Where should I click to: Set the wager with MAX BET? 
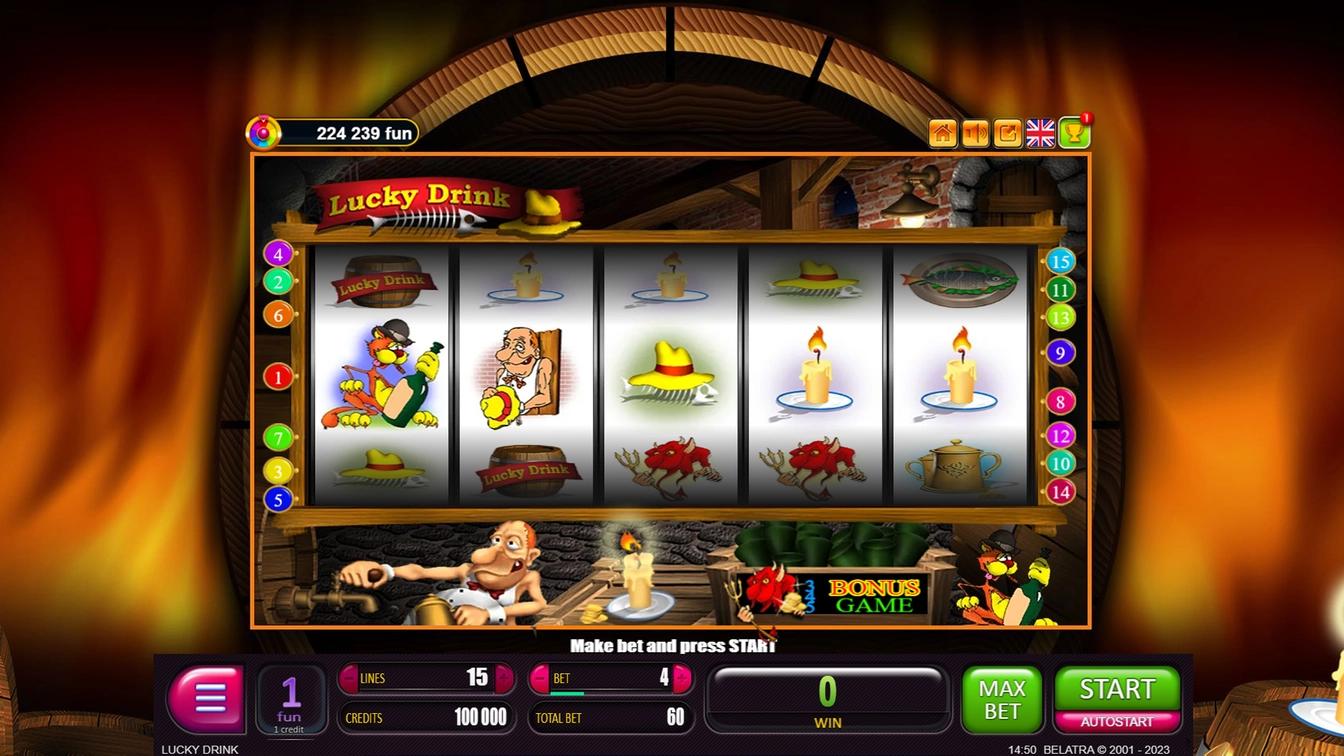click(x=1001, y=699)
